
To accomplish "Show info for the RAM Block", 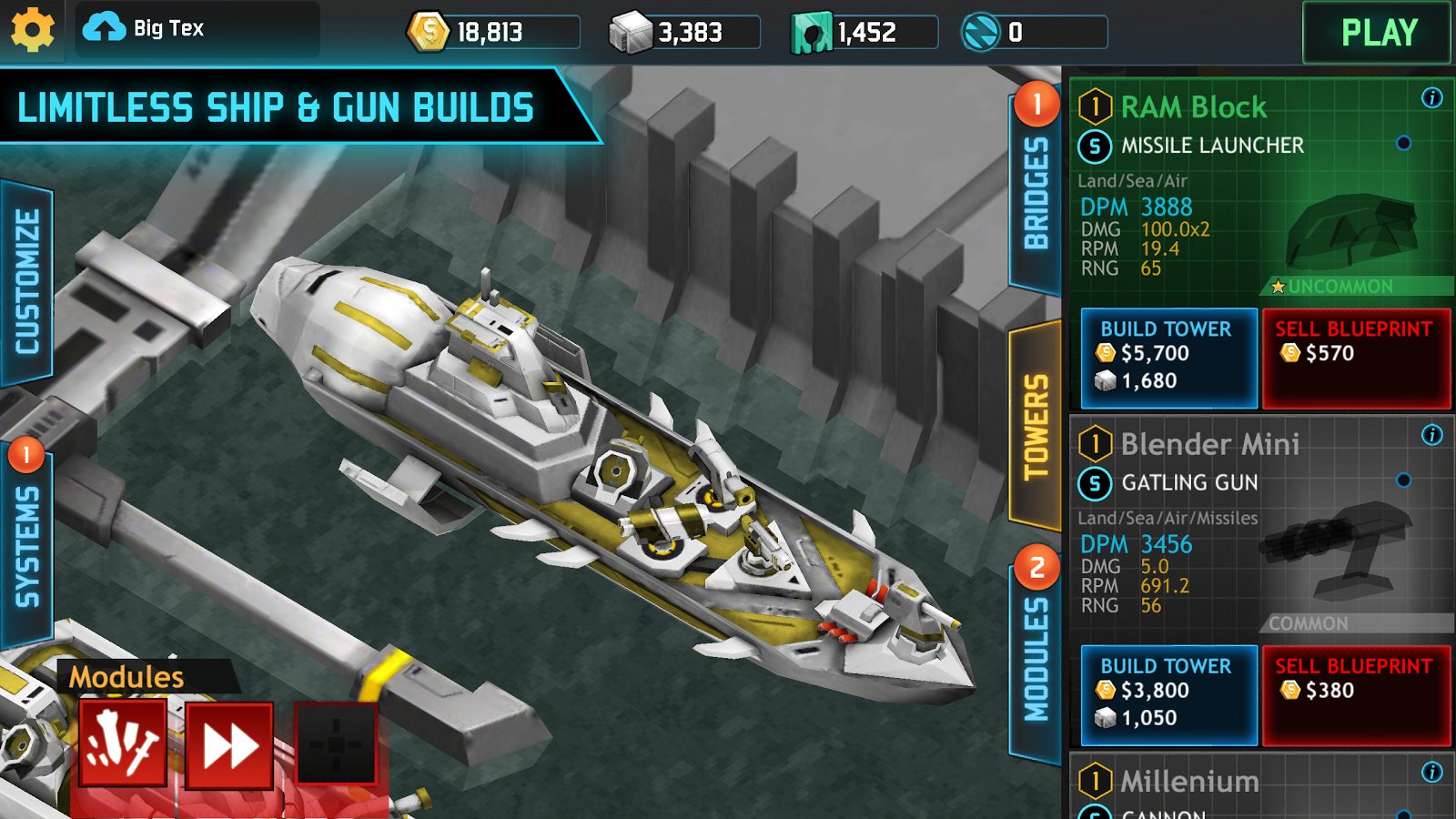I will click(1431, 98).
